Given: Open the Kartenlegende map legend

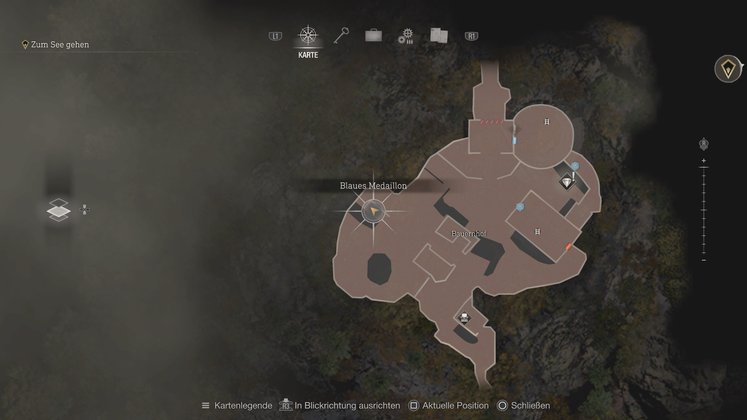Looking at the screenshot, I should (237, 405).
